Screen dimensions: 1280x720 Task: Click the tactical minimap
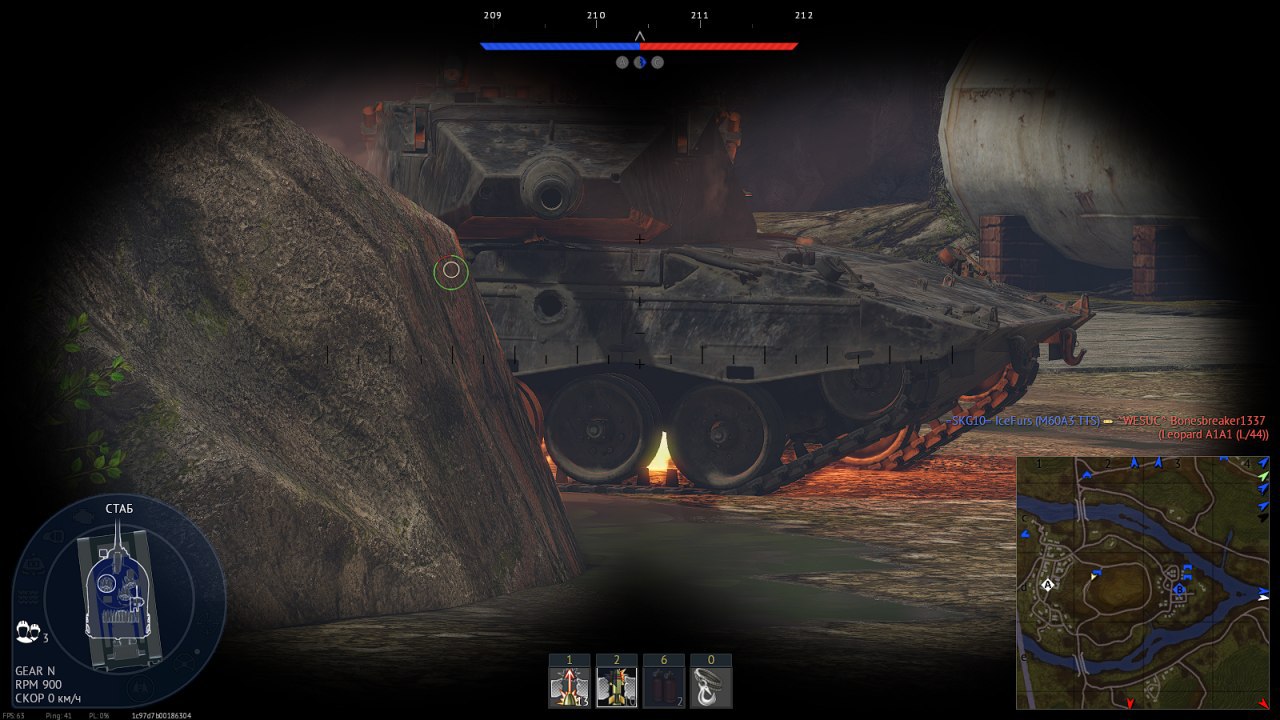(1142, 583)
